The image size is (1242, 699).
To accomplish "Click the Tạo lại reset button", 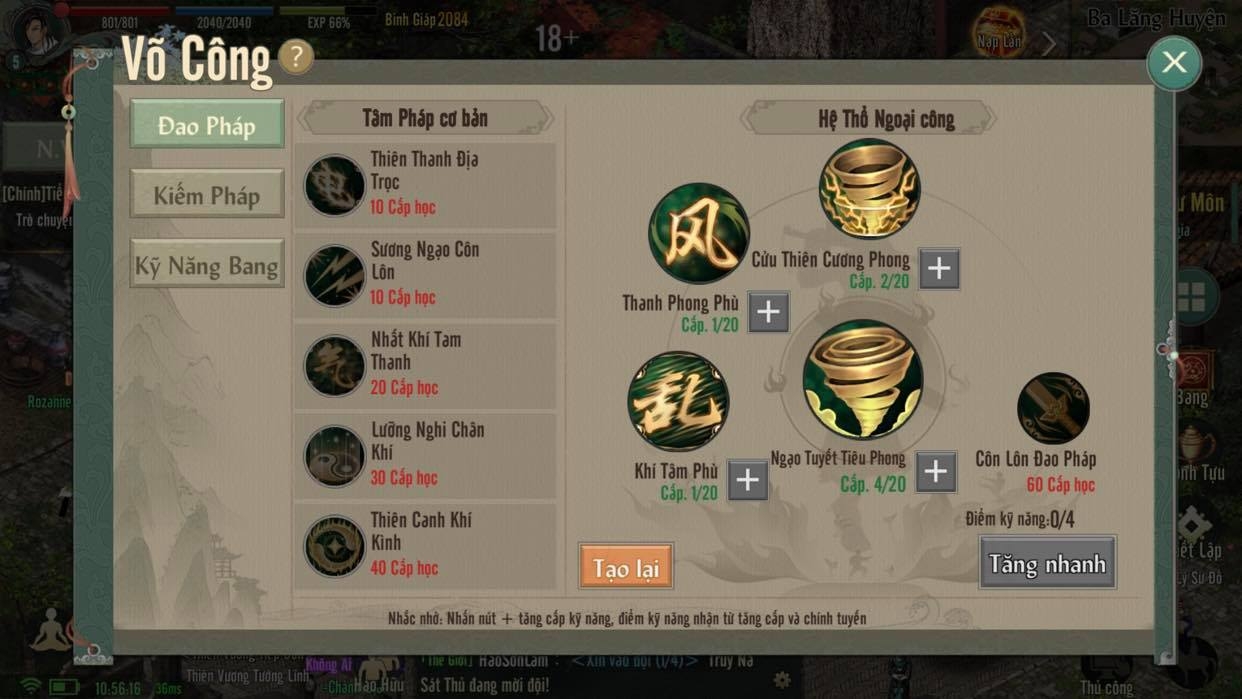I will 626,568.
